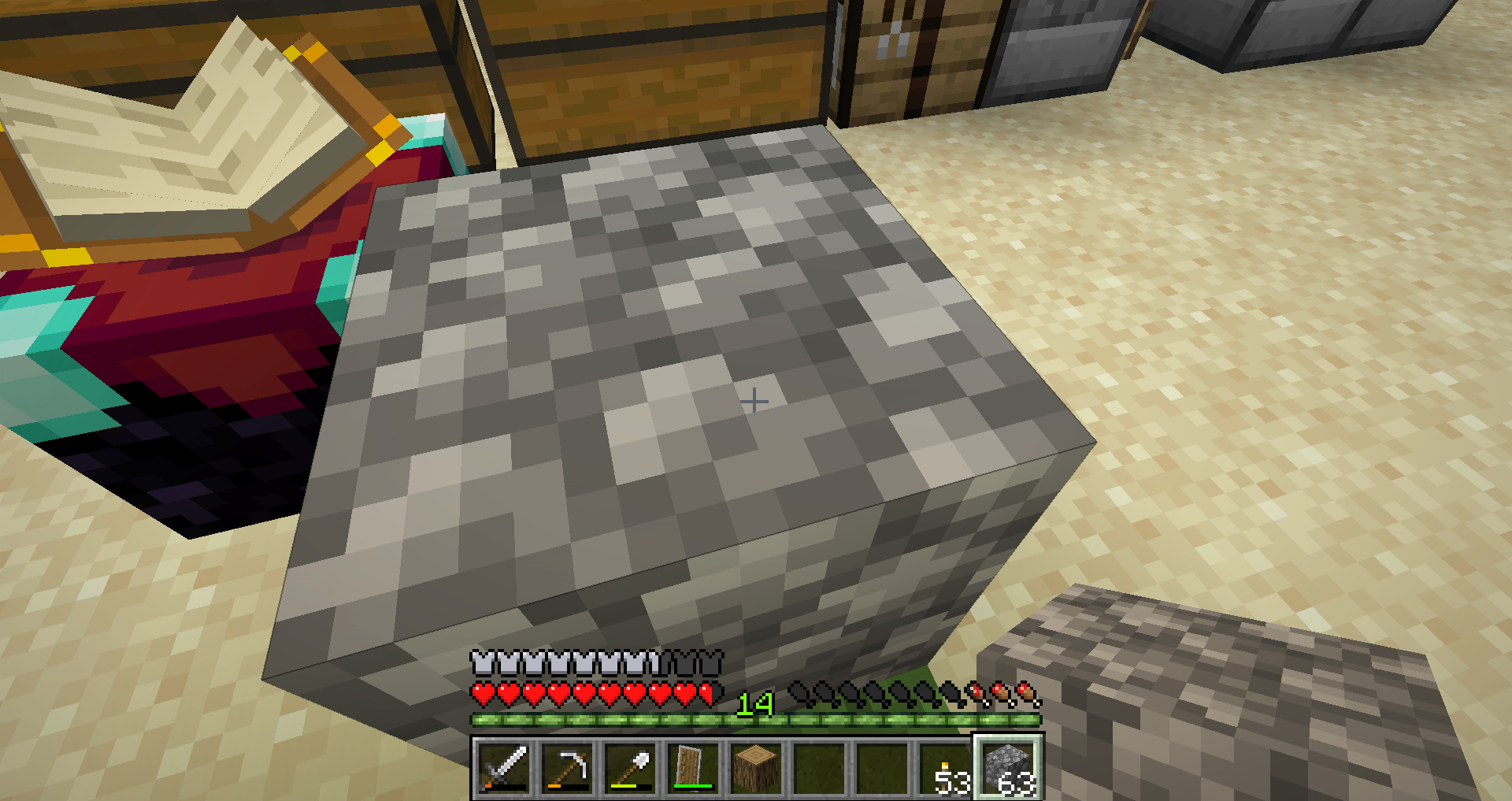Click the cobblestone stack of 63

click(x=1009, y=768)
